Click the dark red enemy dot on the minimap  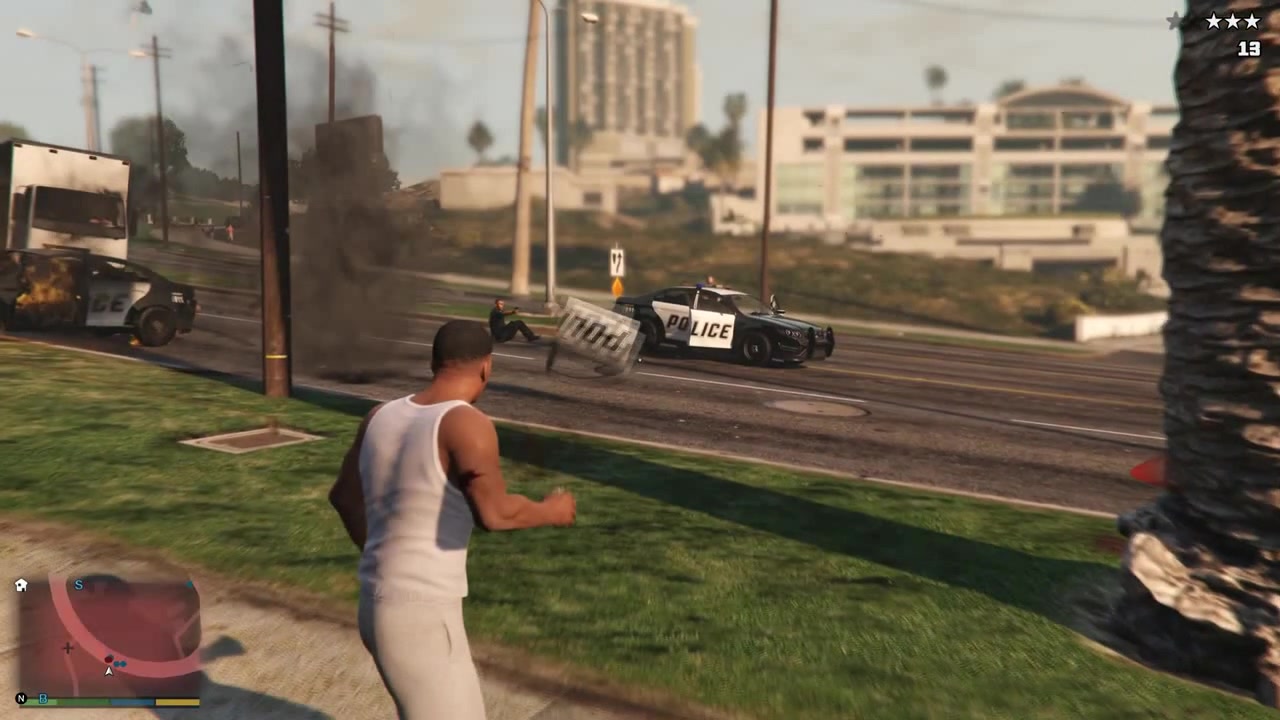(109, 658)
